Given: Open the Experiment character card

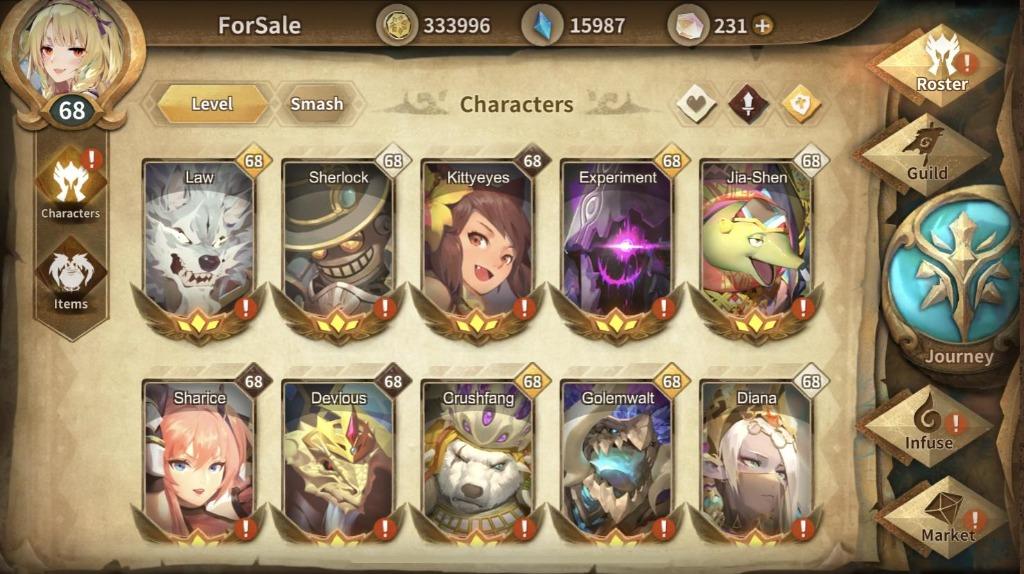Looking at the screenshot, I should point(617,240).
